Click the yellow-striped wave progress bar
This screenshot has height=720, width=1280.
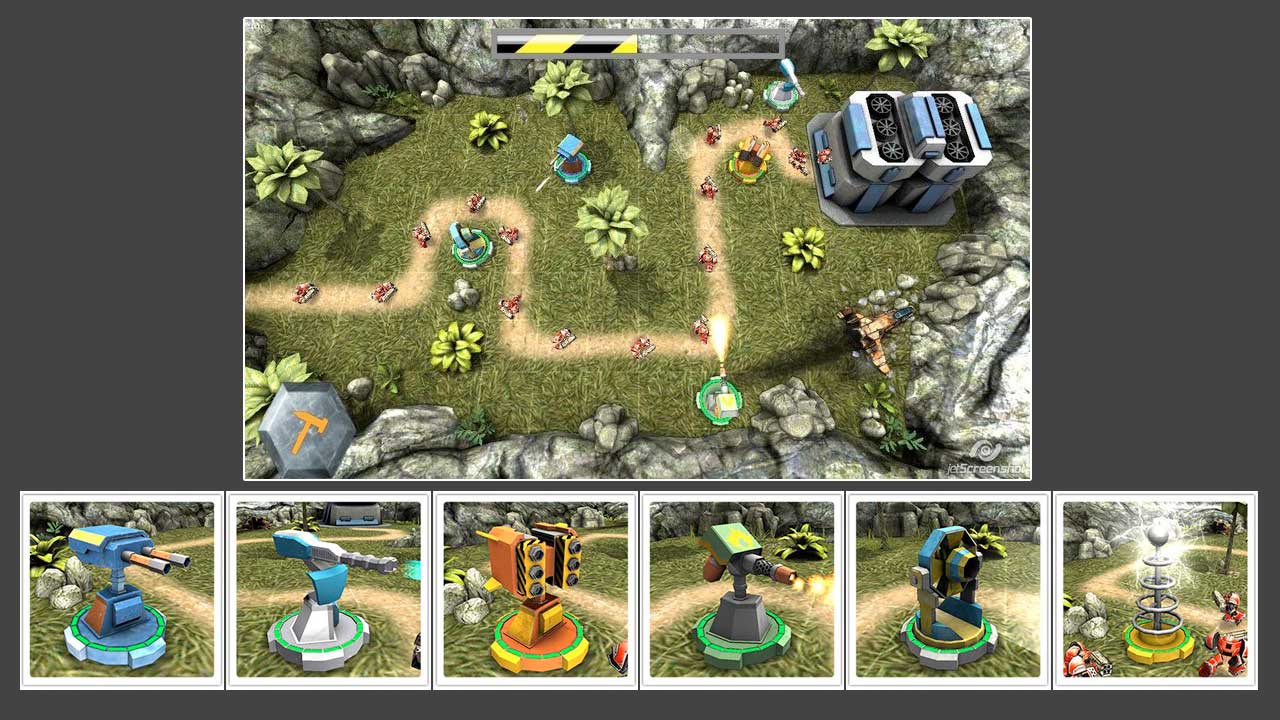click(567, 42)
